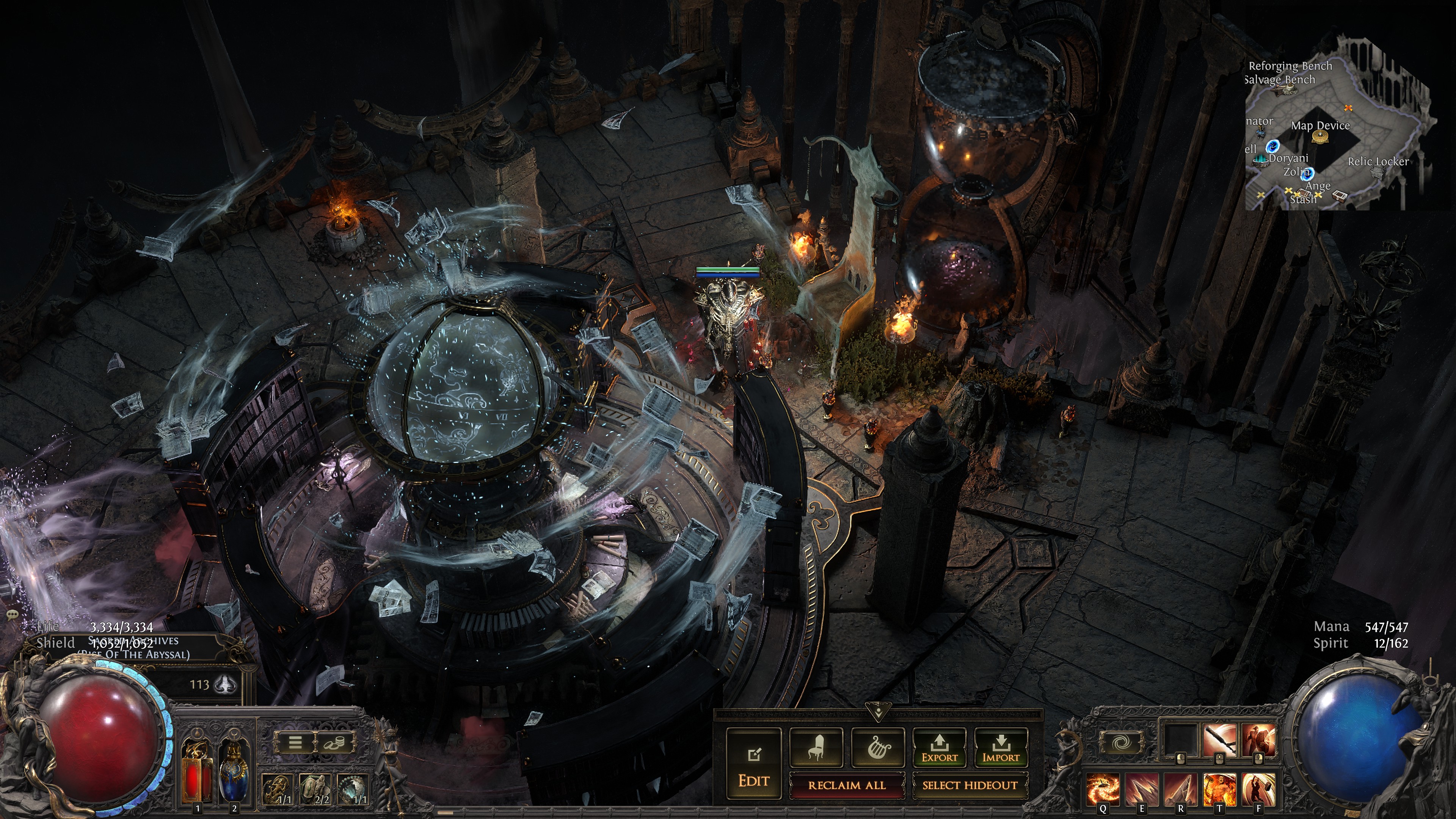Select the golden charm slot
Image resolution: width=1456 pixels, height=819 pixels.
[277, 789]
